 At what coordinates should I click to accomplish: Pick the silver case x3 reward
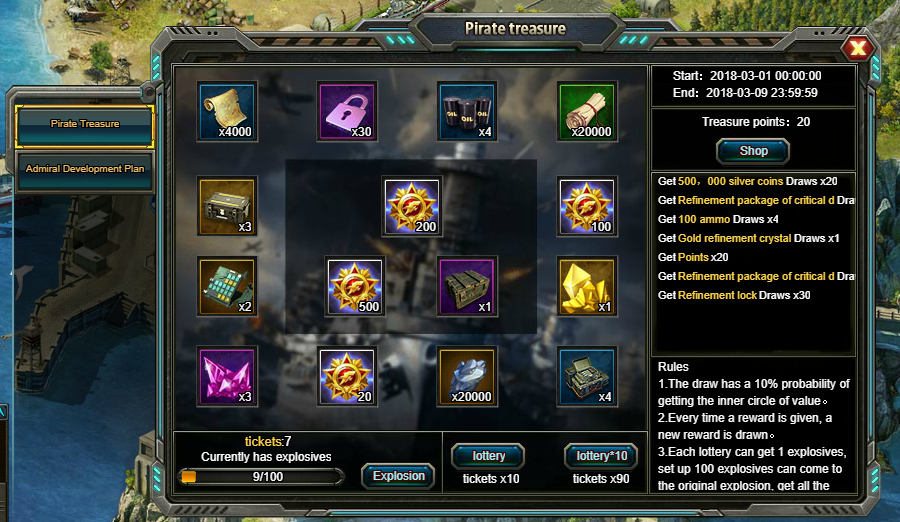click(228, 207)
